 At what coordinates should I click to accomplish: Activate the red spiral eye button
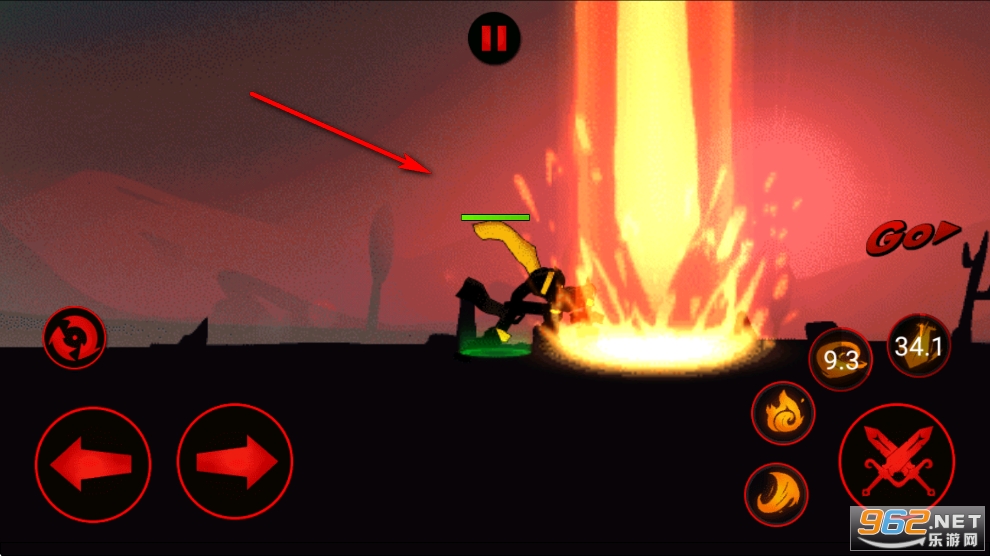coord(74,336)
